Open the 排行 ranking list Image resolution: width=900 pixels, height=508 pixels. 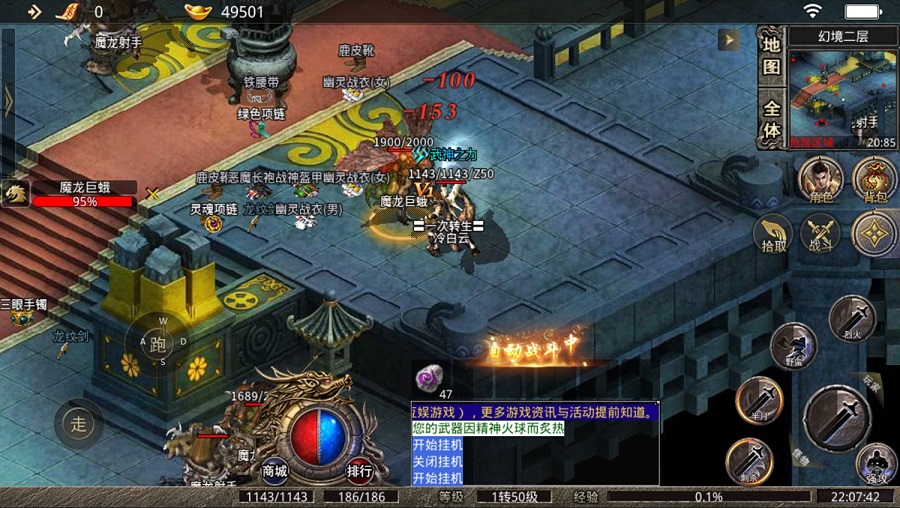(360, 470)
